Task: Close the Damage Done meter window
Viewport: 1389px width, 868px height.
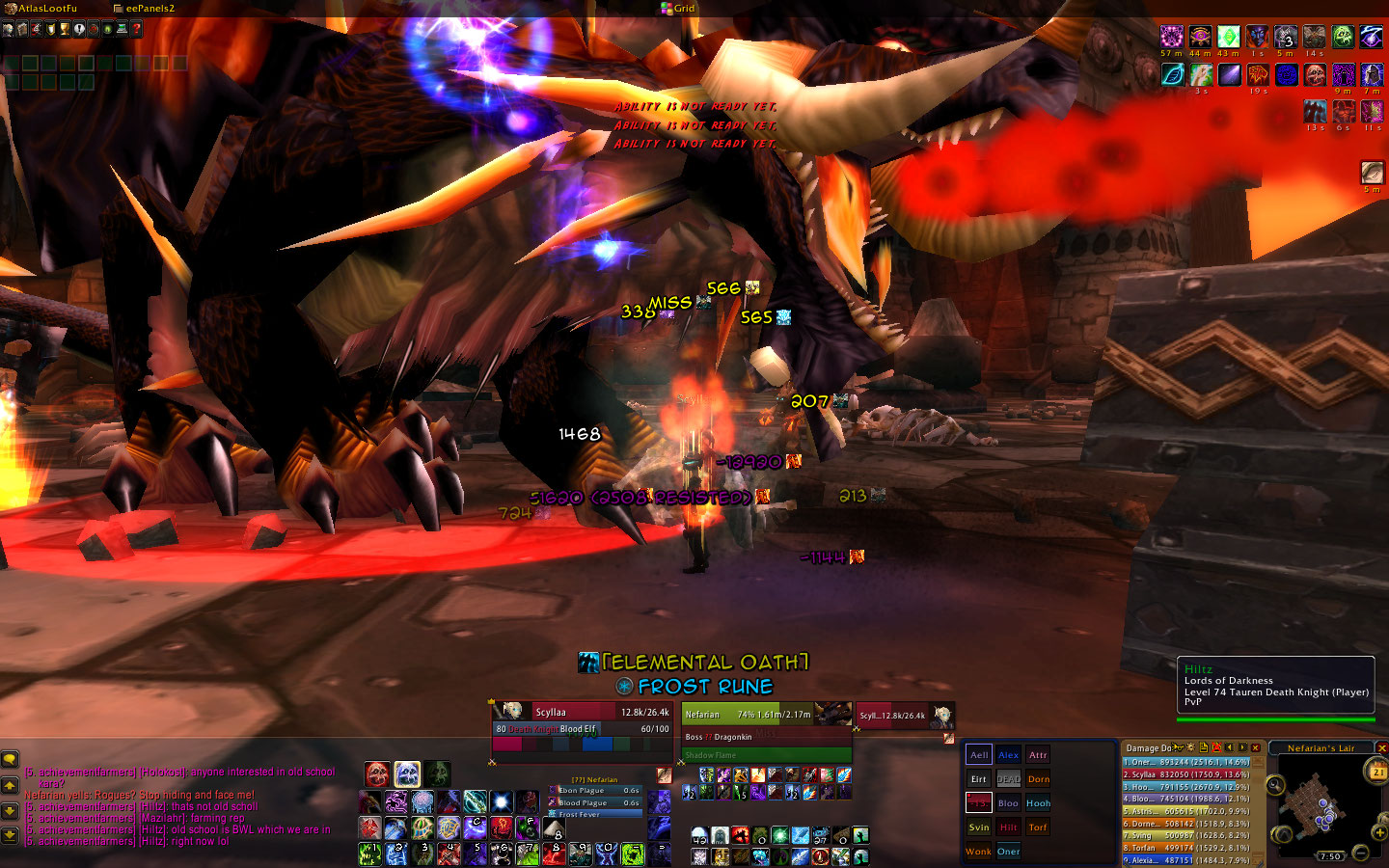Action: 1255,747
